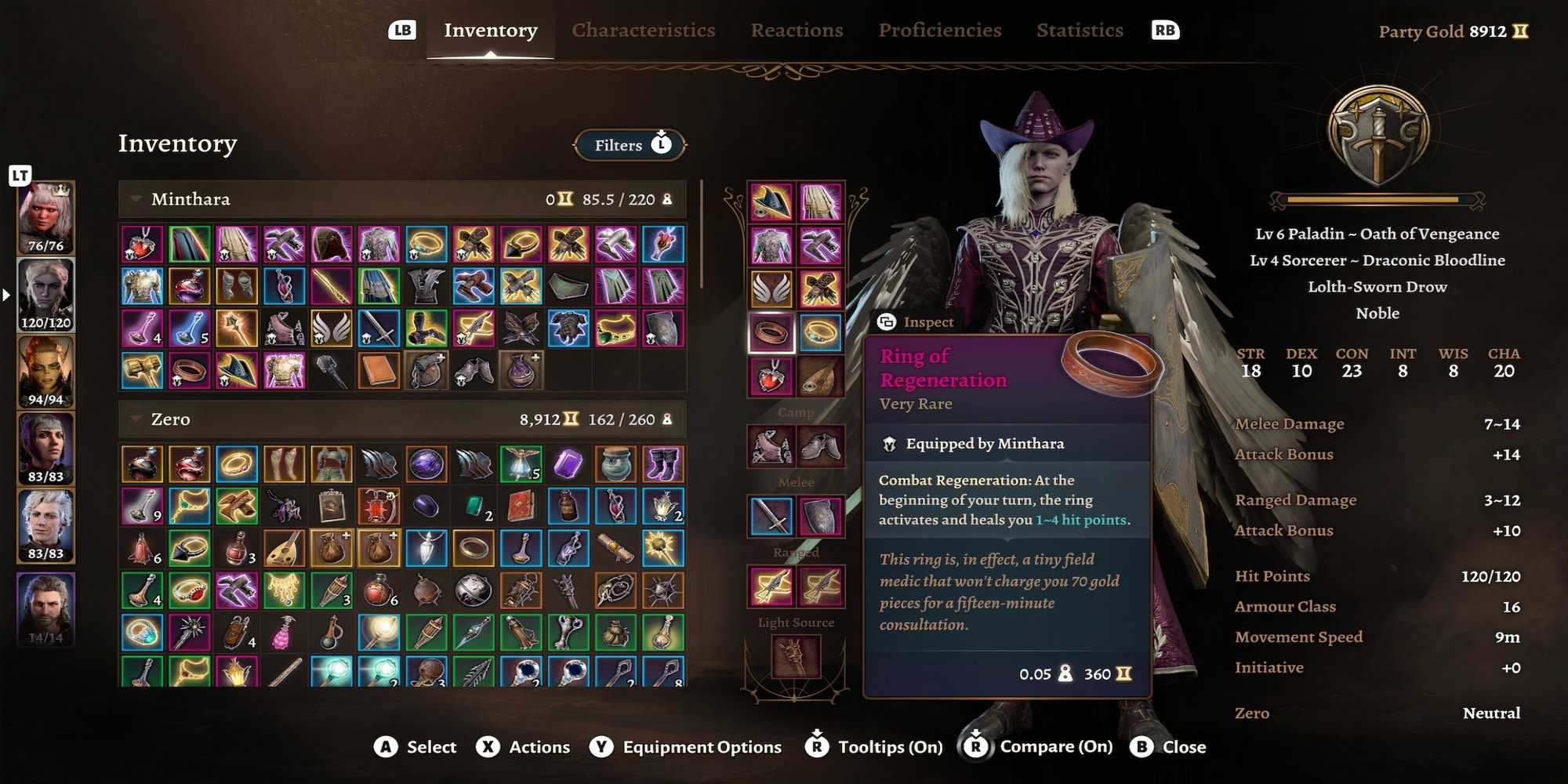1568x784 pixels.
Task: Switch to the Characteristics tab
Action: [x=643, y=30]
